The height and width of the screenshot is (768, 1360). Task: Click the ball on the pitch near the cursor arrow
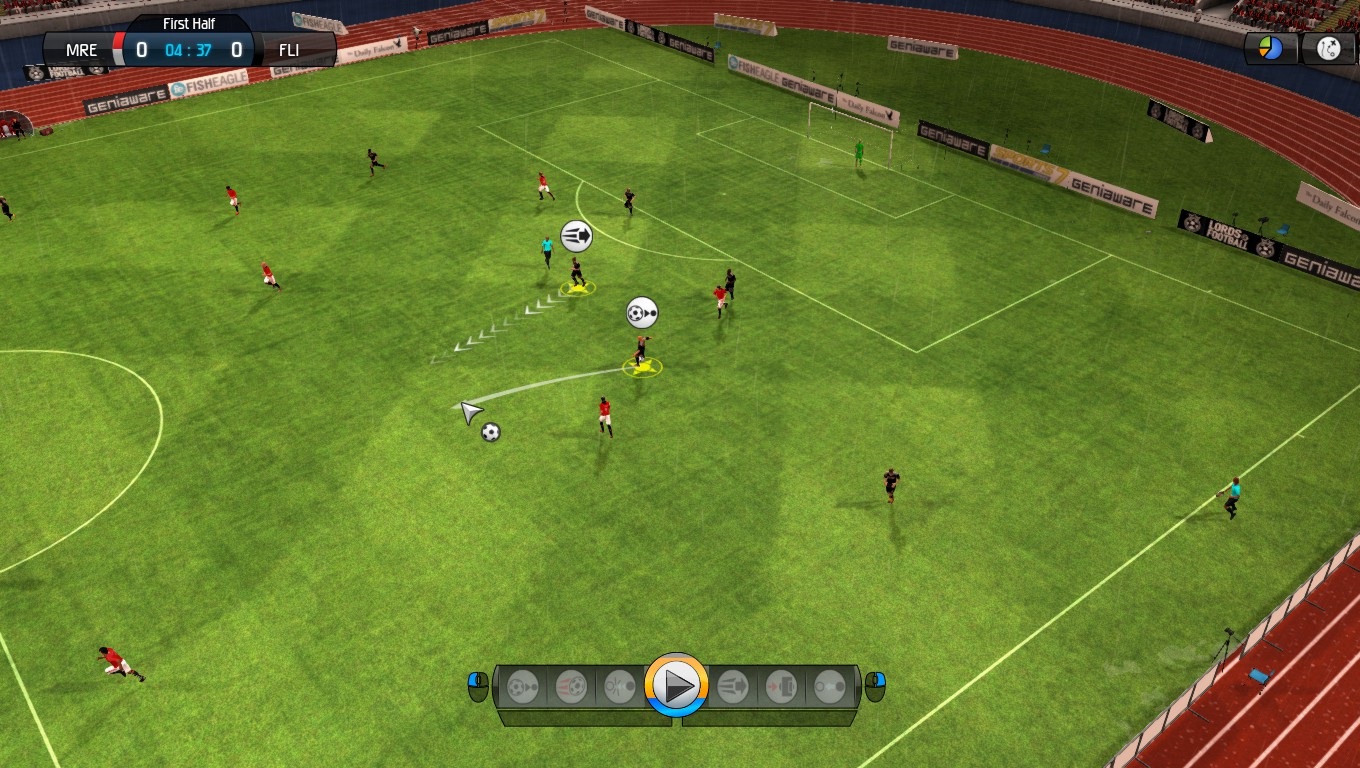point(489,432)
